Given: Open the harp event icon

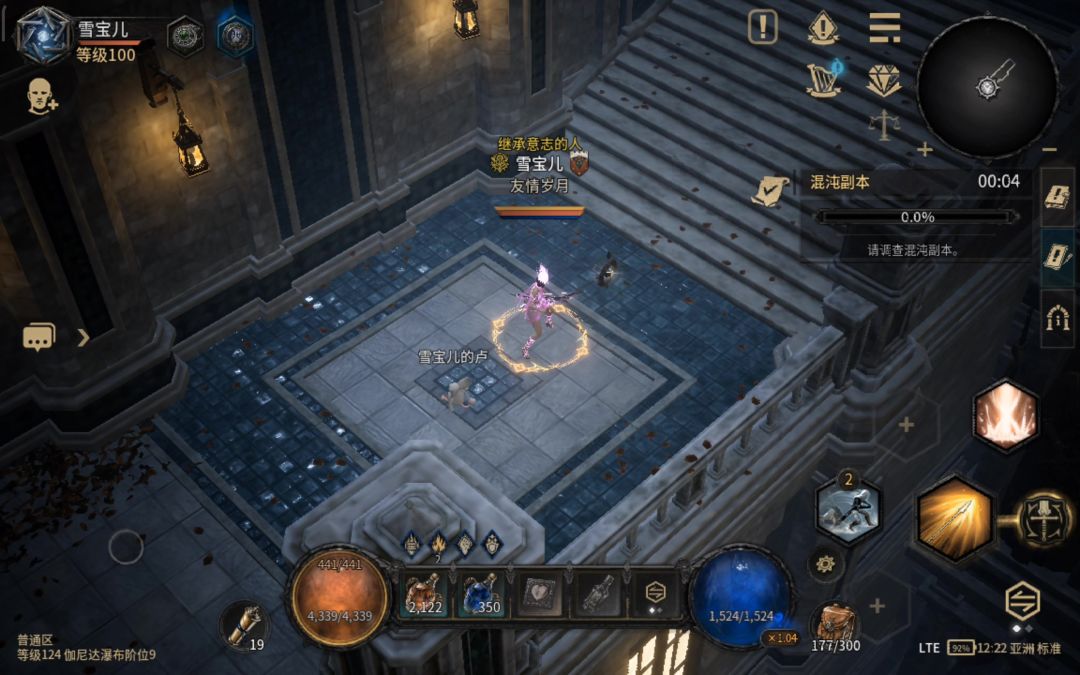Looking at the screenshot, I should pos(824,80).
